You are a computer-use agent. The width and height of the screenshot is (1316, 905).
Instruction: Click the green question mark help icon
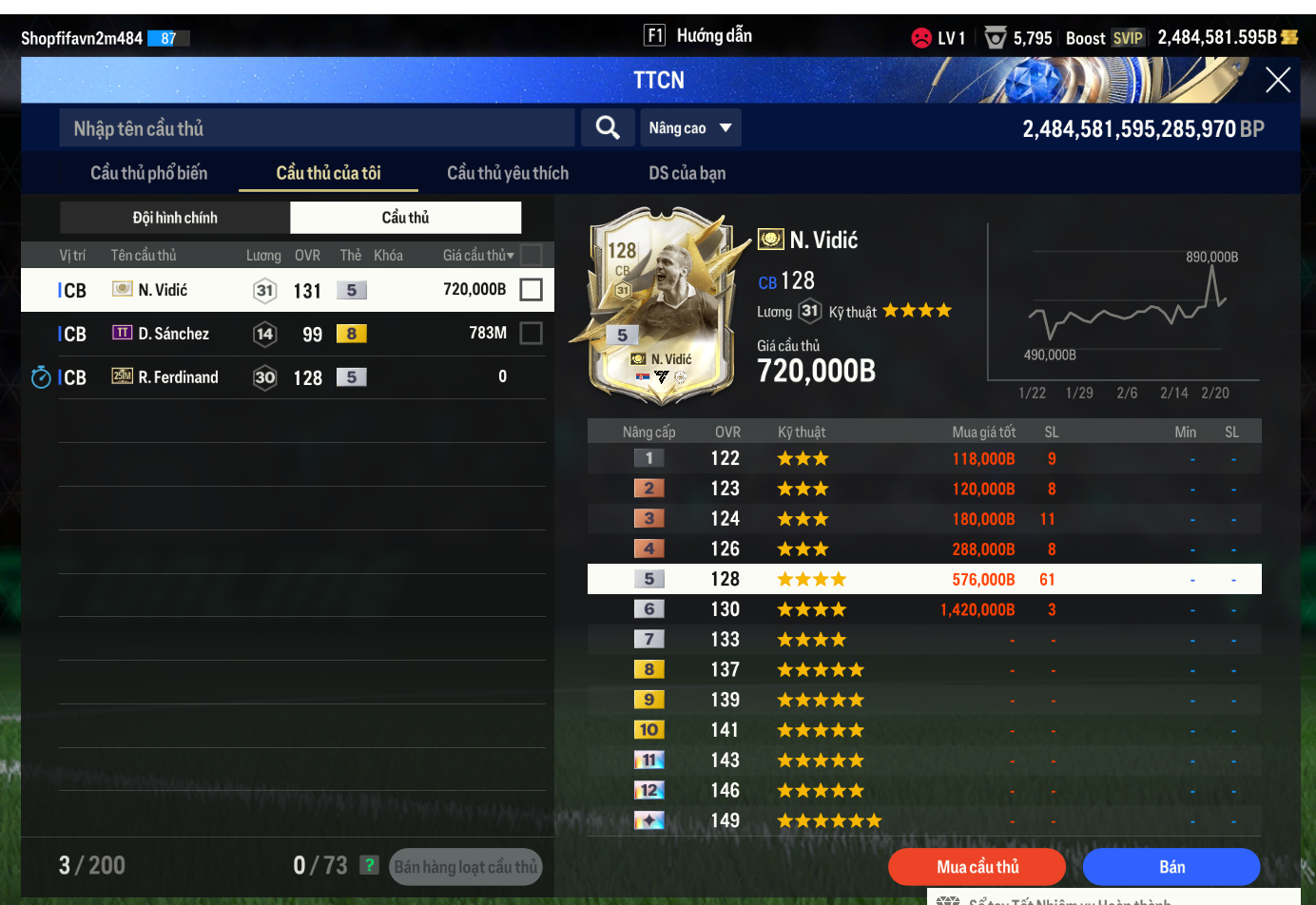[x=370, y=865]
